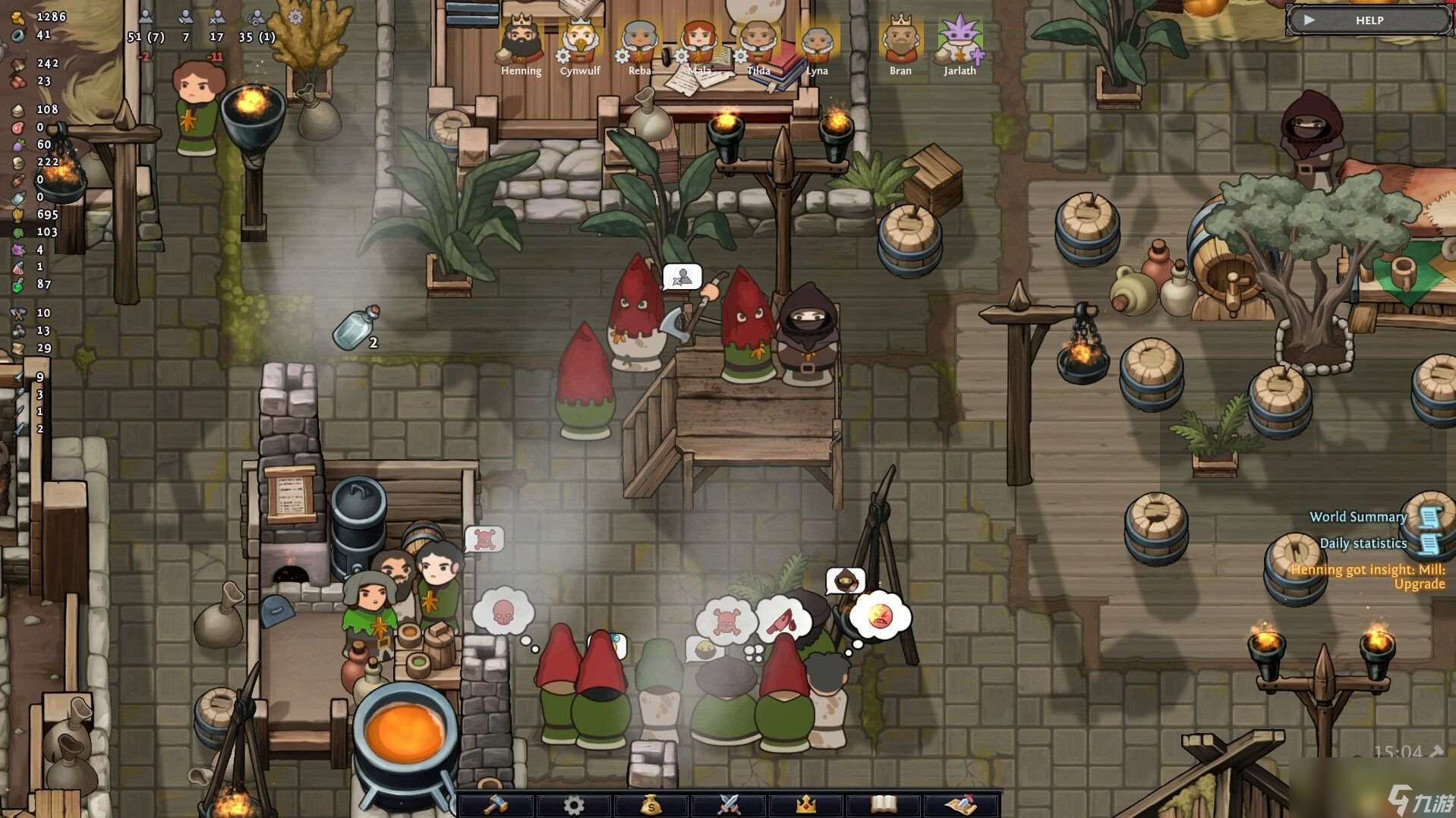Screen dimensions: 1456x818
Task: Click Mala's red-haired portrait
Action: [699, 41]
